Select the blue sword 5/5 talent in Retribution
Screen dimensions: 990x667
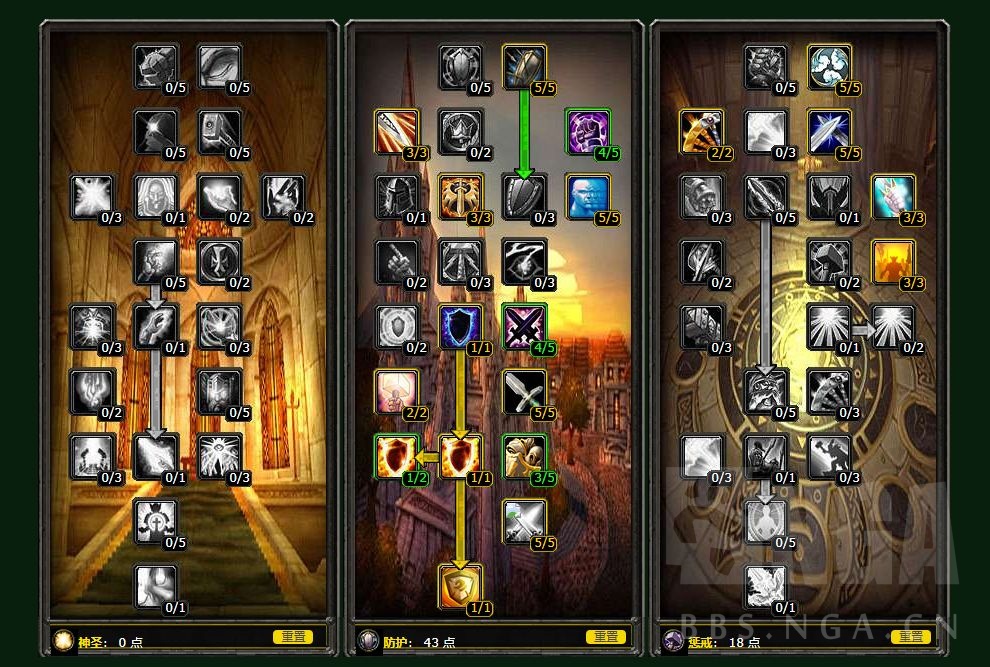[x=829, y=132]
